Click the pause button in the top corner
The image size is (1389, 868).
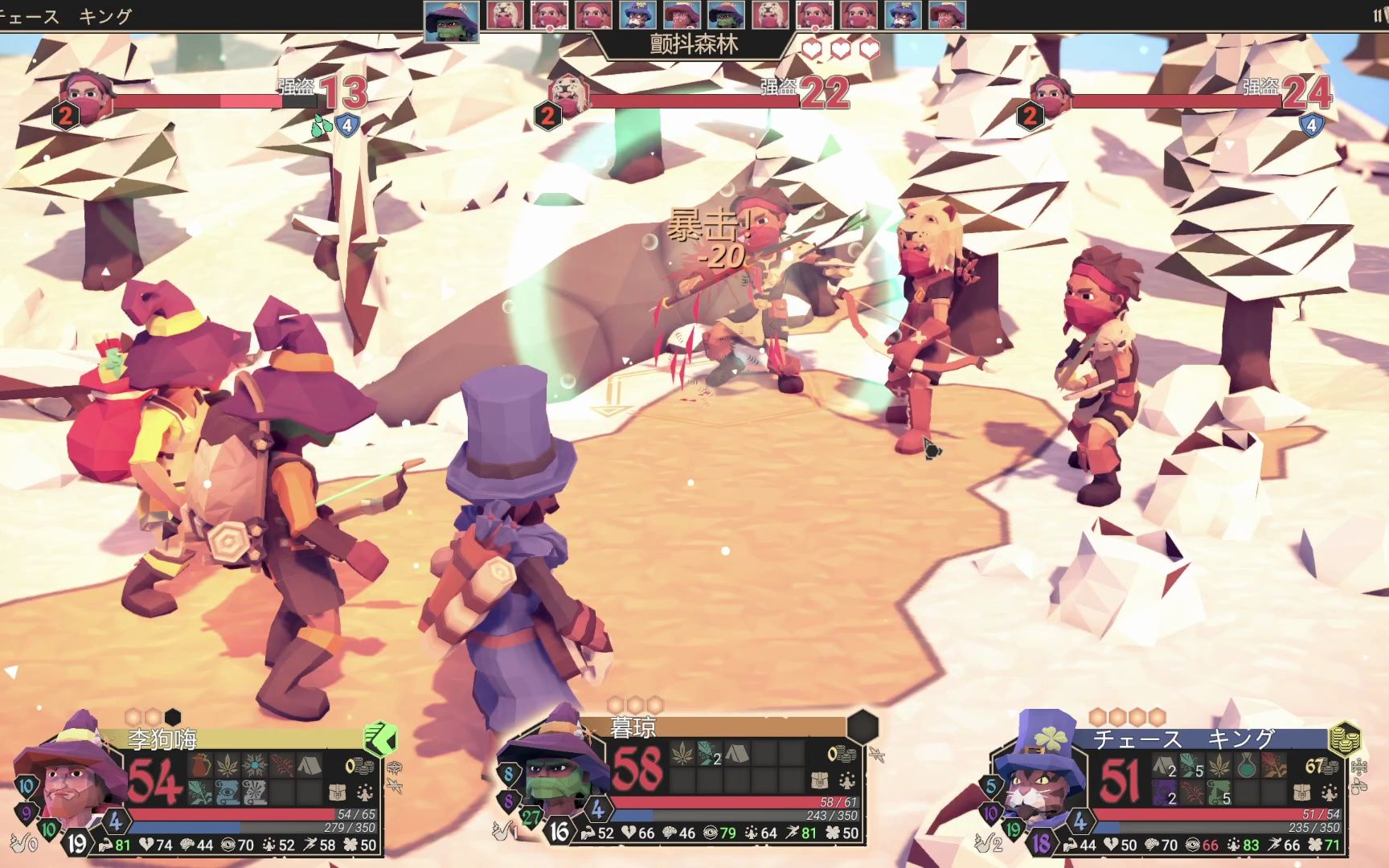click(1379, 16)
